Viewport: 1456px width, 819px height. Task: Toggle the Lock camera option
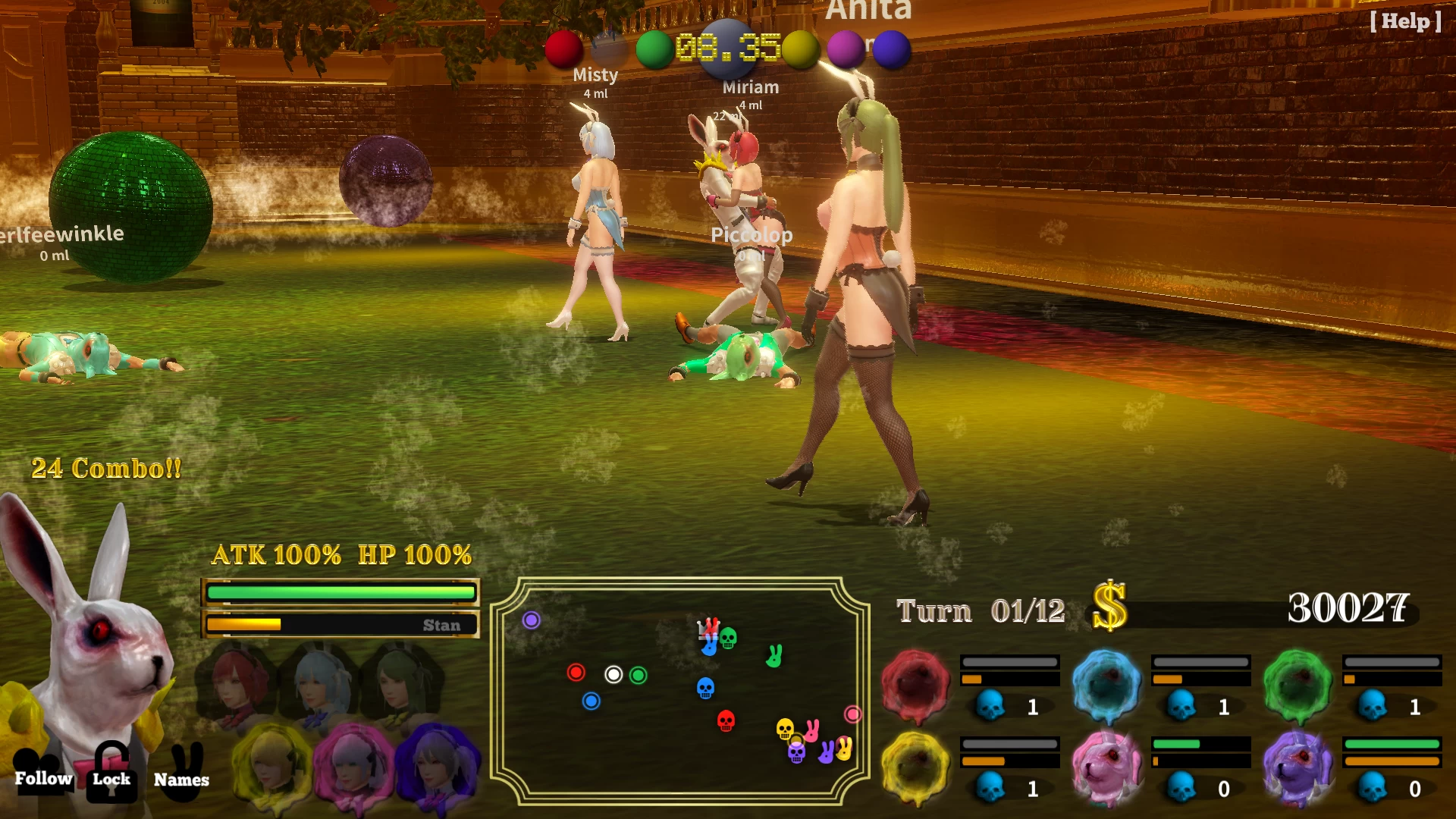pyautogui.click(x=111, y=778)
